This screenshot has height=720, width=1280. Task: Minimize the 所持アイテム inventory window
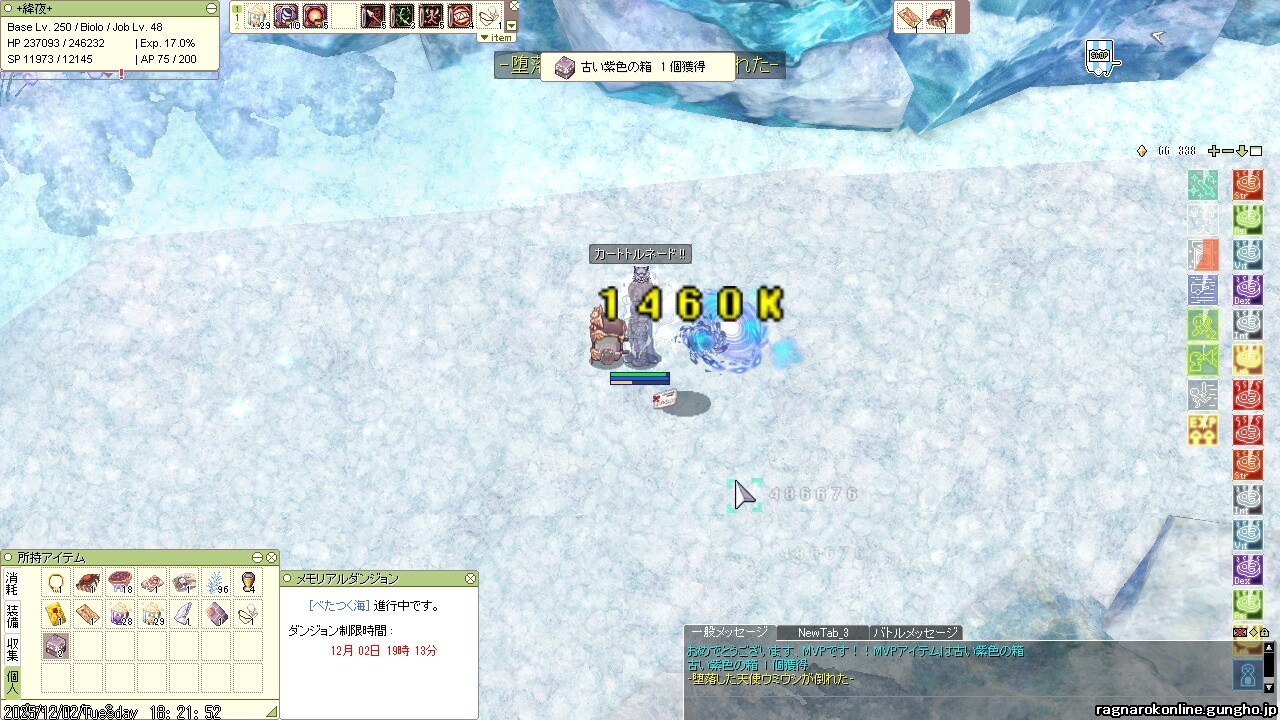tap(257, 557)
